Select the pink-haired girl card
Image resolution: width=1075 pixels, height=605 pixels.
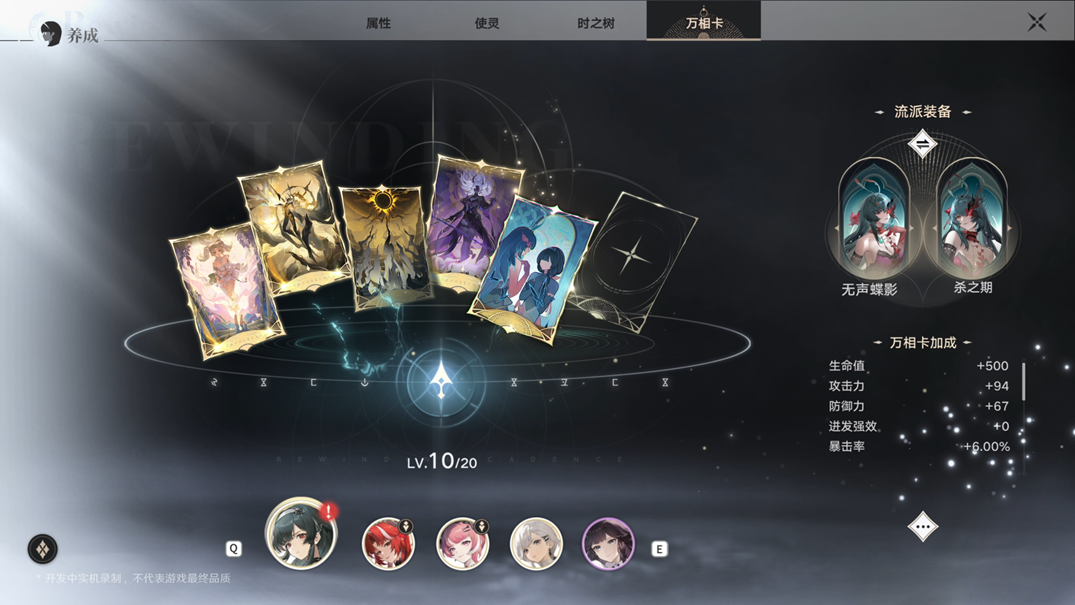tap(225, 289)
